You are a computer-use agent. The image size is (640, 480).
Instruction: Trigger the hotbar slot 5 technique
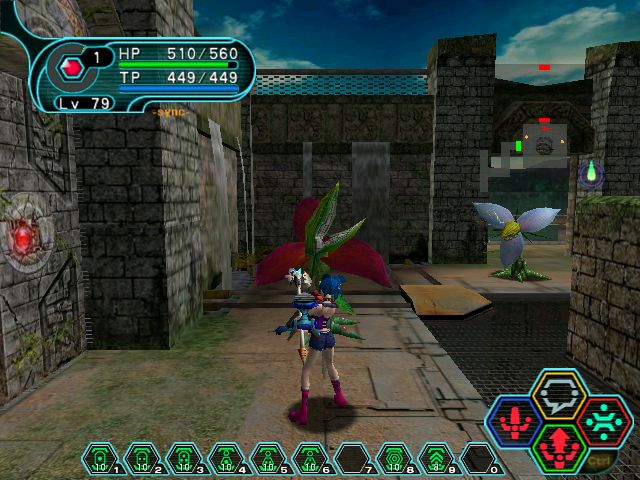click(268, 459)
